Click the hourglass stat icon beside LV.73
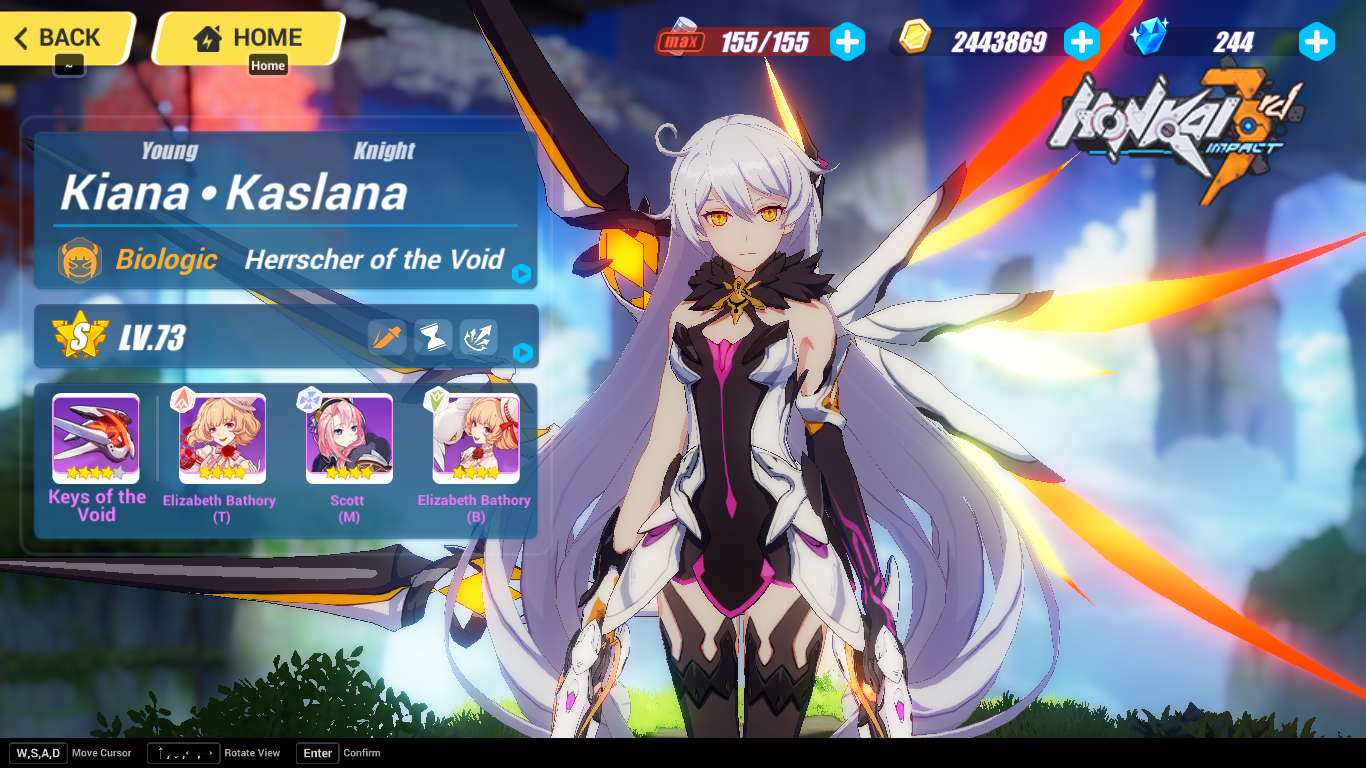Image resolution: width=1366 pixels, height=768 pixels. point(432,337)
